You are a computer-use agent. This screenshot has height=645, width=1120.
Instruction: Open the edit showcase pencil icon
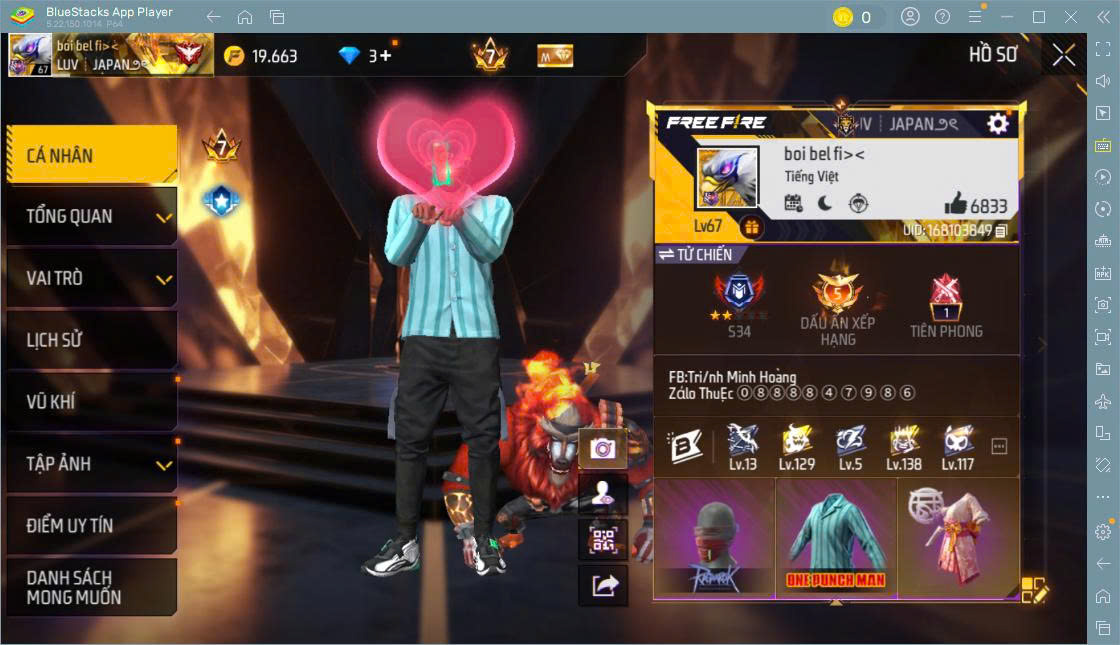tap(1034, 591)
